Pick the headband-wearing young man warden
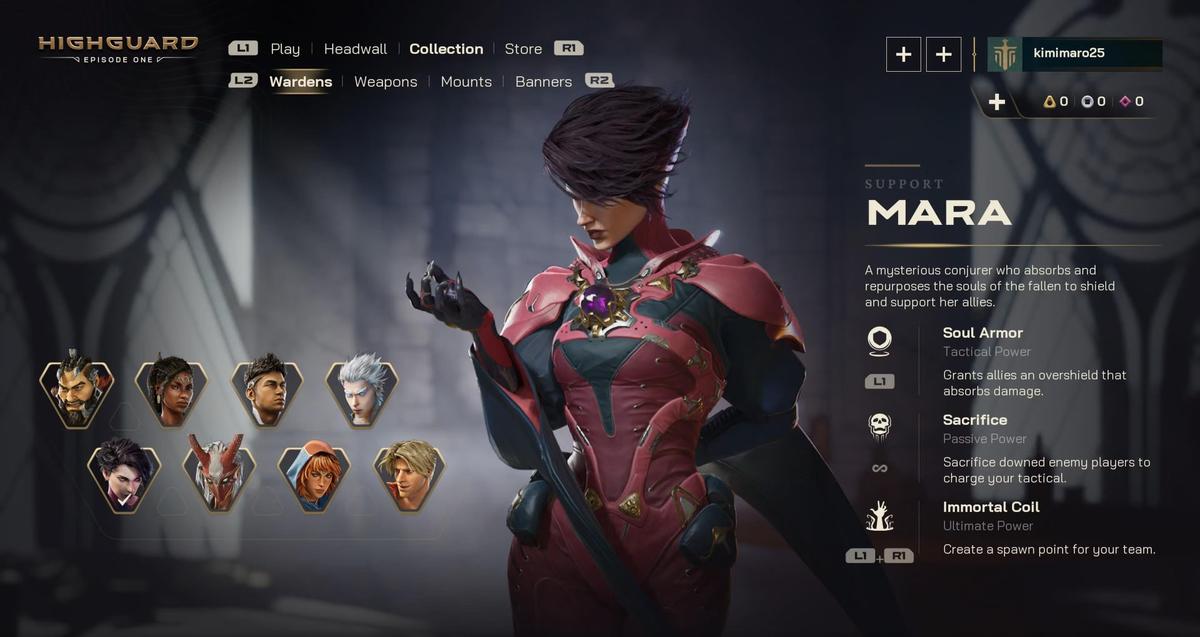1200x637 pixels. [x=266, y=392]
